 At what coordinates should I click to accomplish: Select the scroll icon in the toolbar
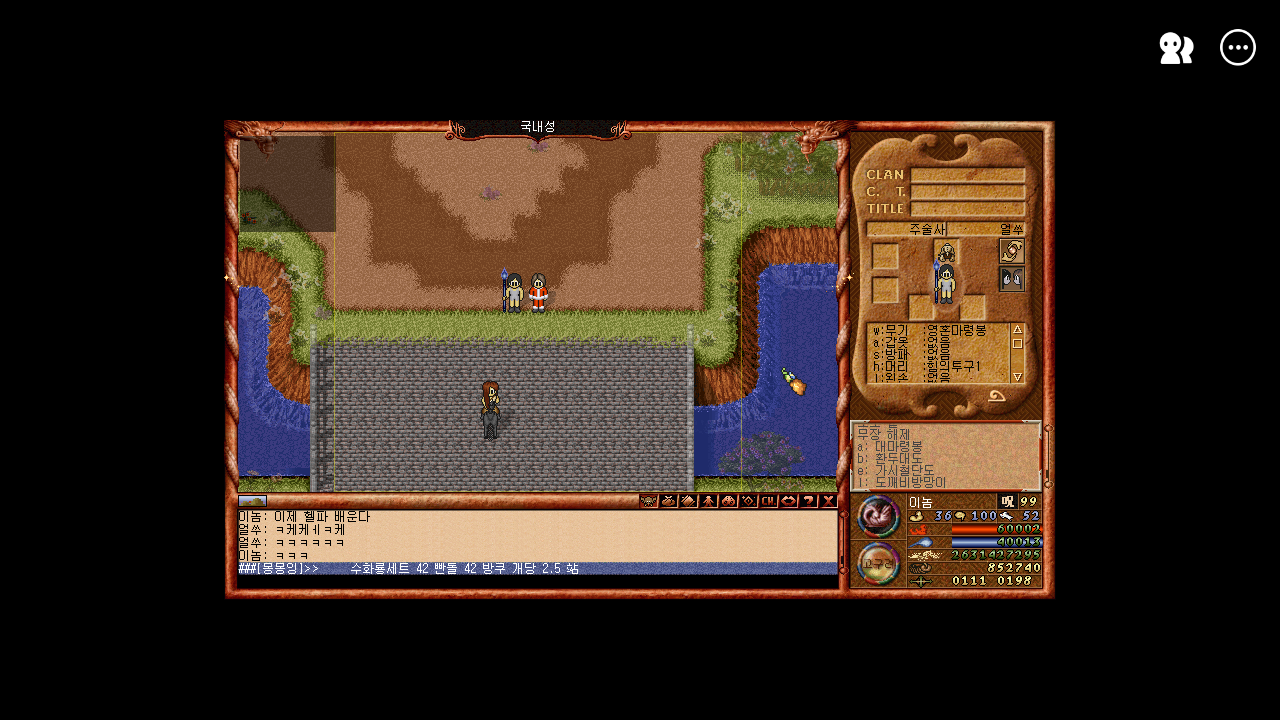(x=689, y=501)
